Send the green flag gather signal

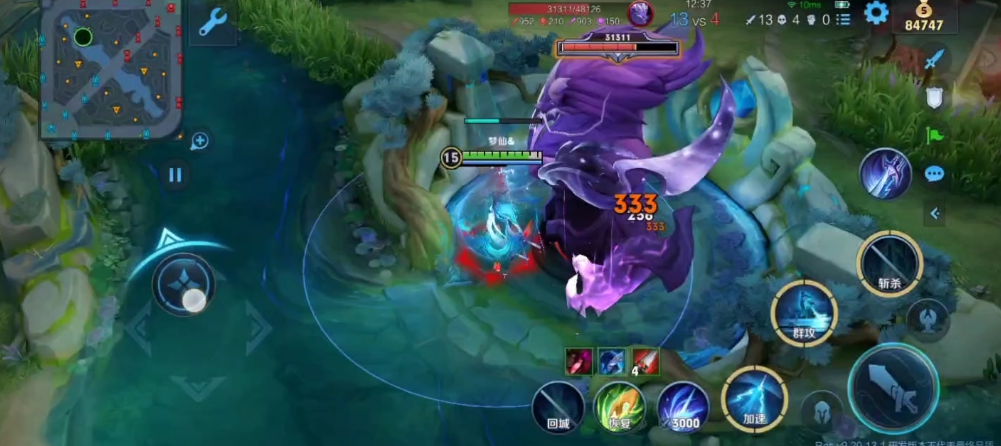click(x=934, y=134)
